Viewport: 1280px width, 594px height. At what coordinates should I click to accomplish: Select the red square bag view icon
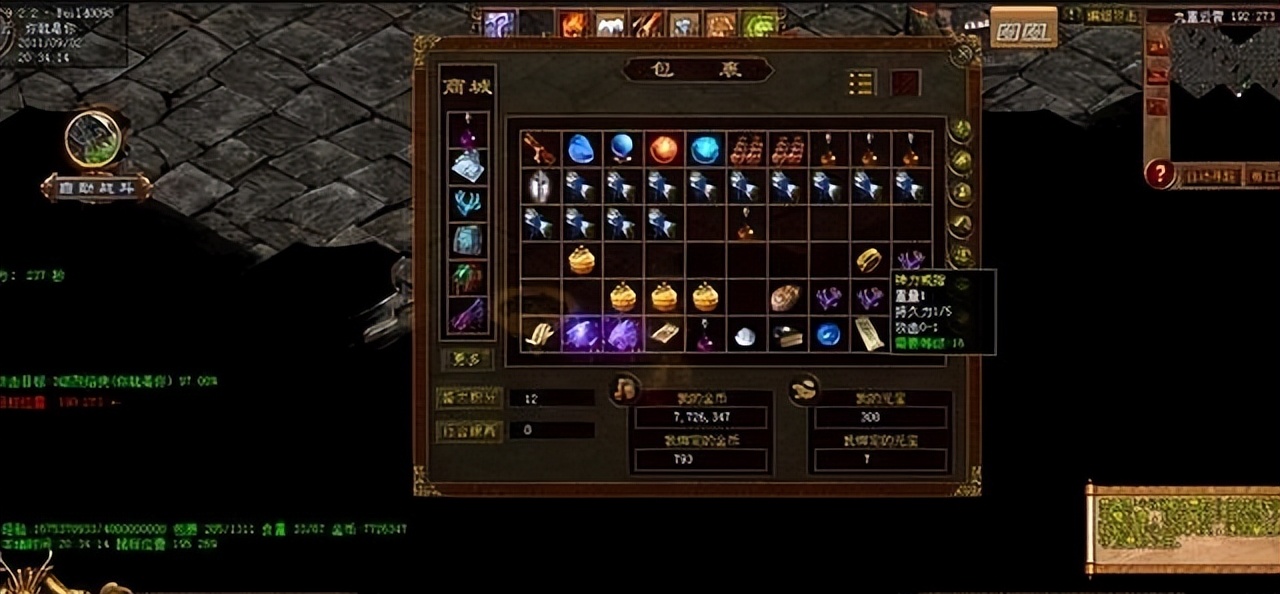[x=905, y=83]
